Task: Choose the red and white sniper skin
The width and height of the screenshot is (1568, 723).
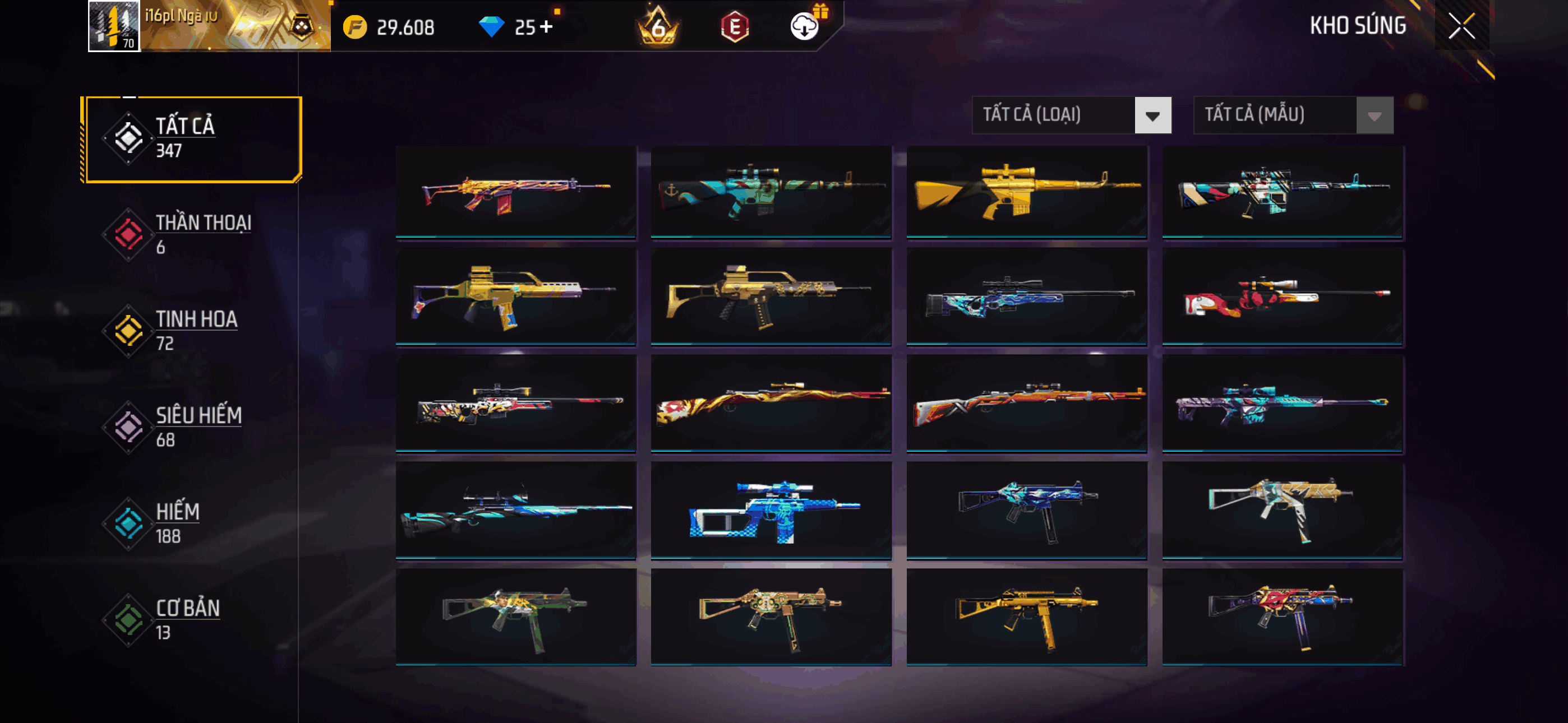Action: pos(1282,297)
